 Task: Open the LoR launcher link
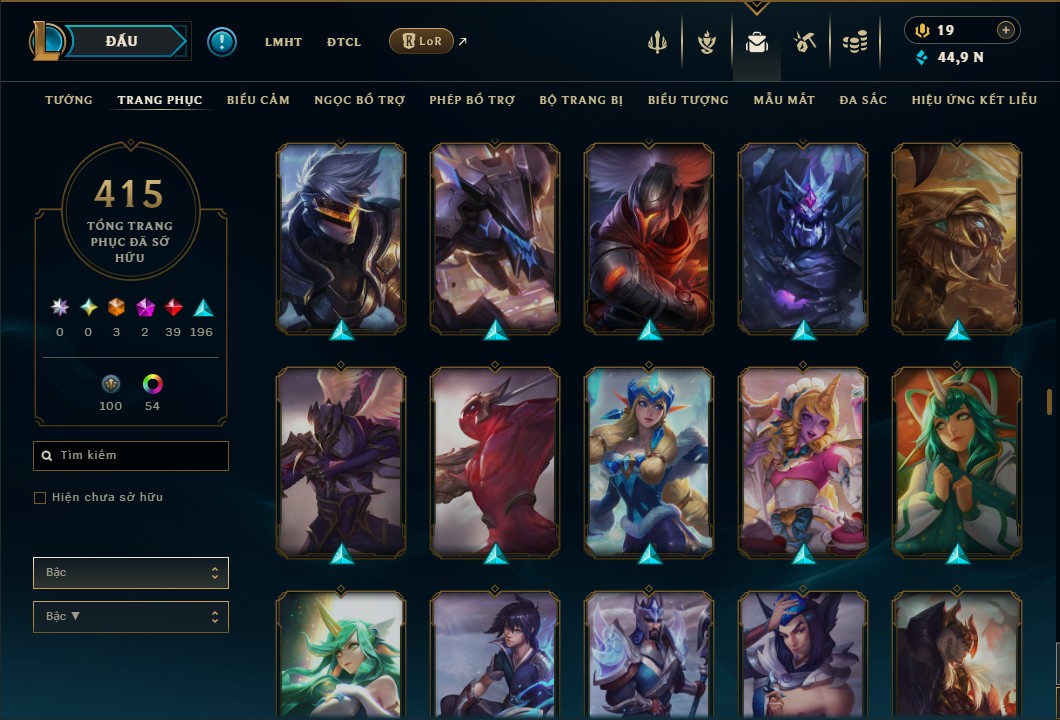click(421, 41)
